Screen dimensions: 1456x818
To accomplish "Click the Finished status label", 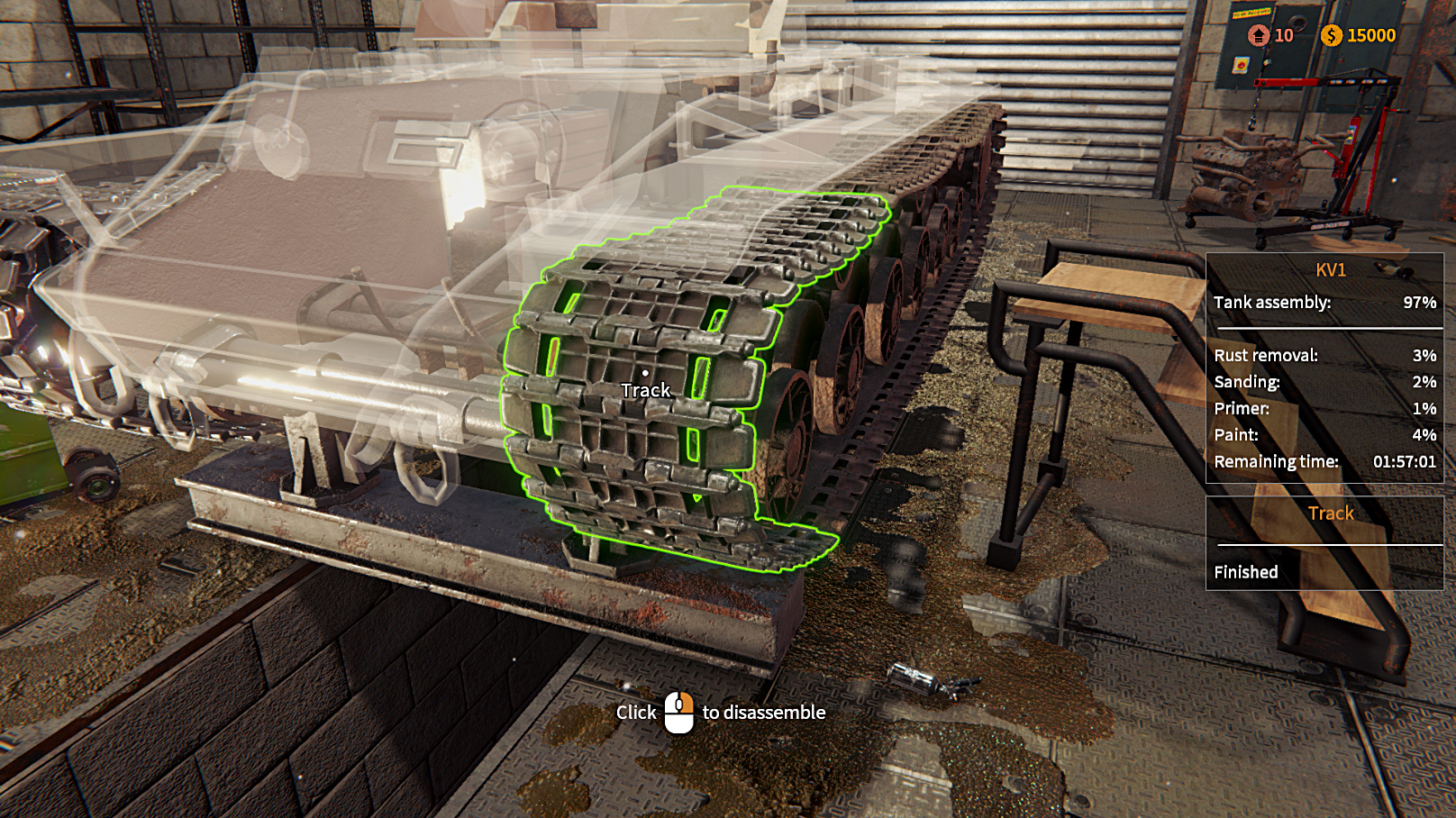I will [x=1248, y=572].
